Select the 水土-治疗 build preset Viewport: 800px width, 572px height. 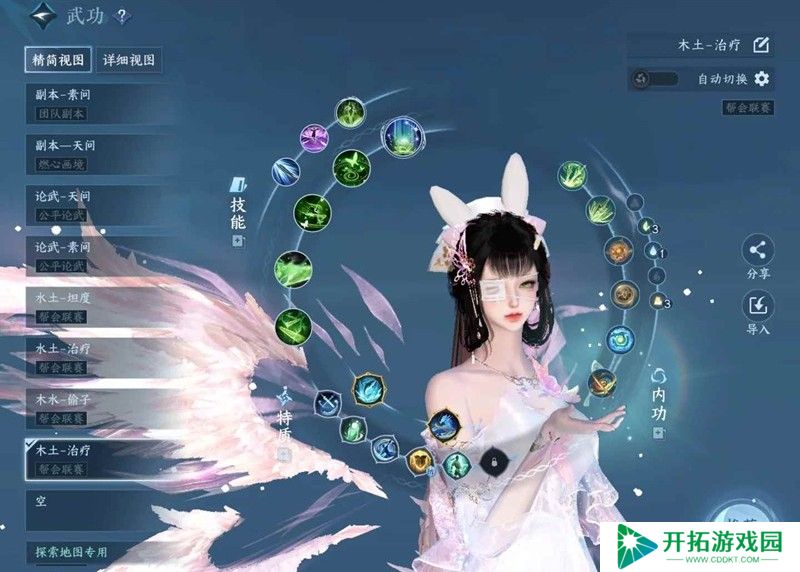92,357
